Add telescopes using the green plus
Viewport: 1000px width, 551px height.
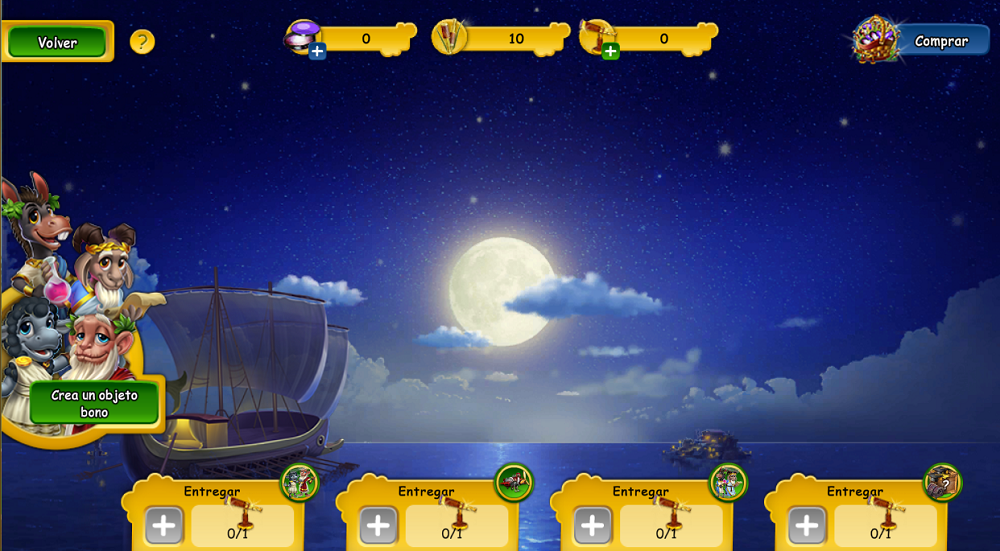coord(610,51)
